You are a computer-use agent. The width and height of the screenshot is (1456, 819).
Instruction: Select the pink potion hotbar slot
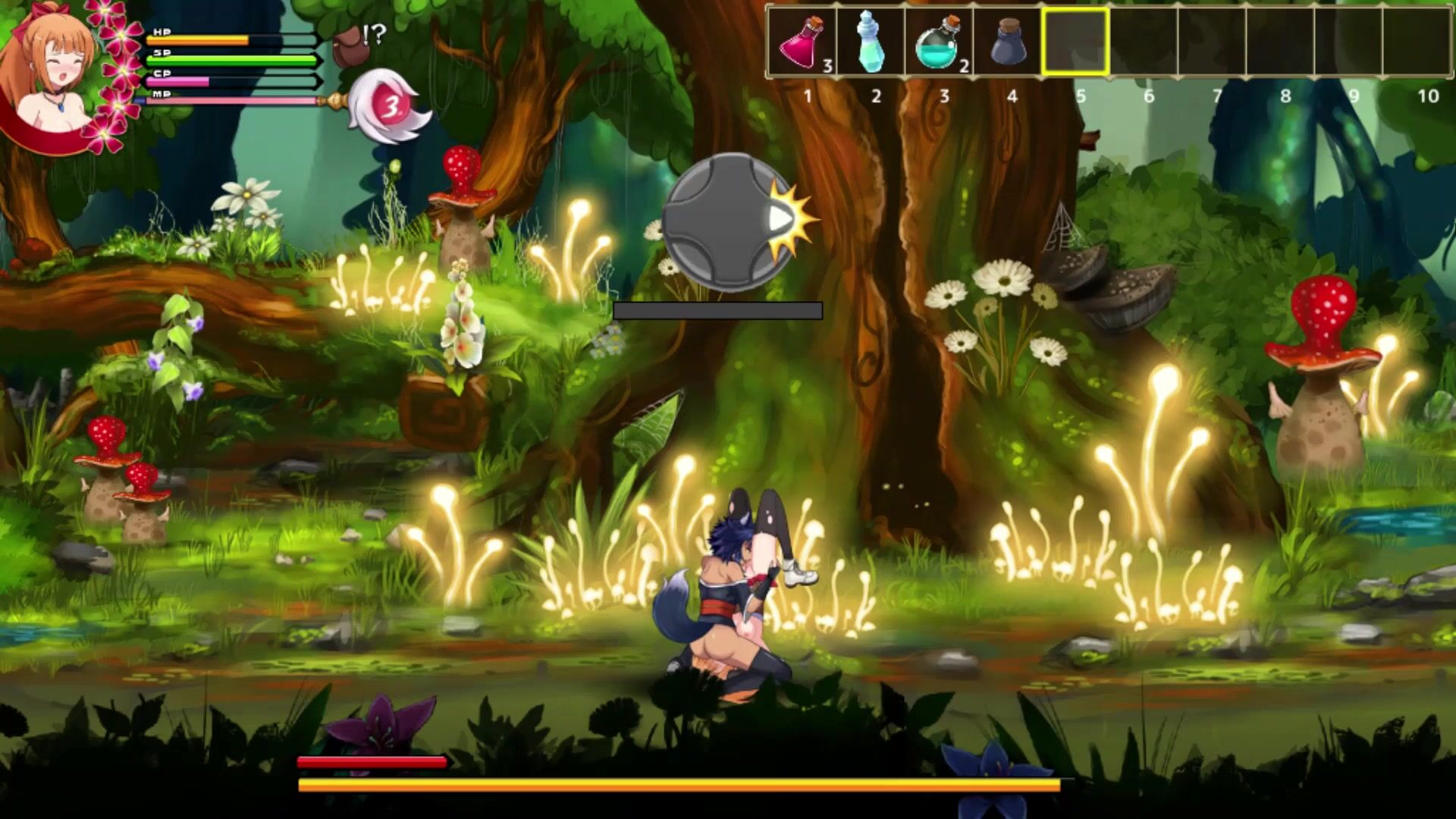point(804,42)
